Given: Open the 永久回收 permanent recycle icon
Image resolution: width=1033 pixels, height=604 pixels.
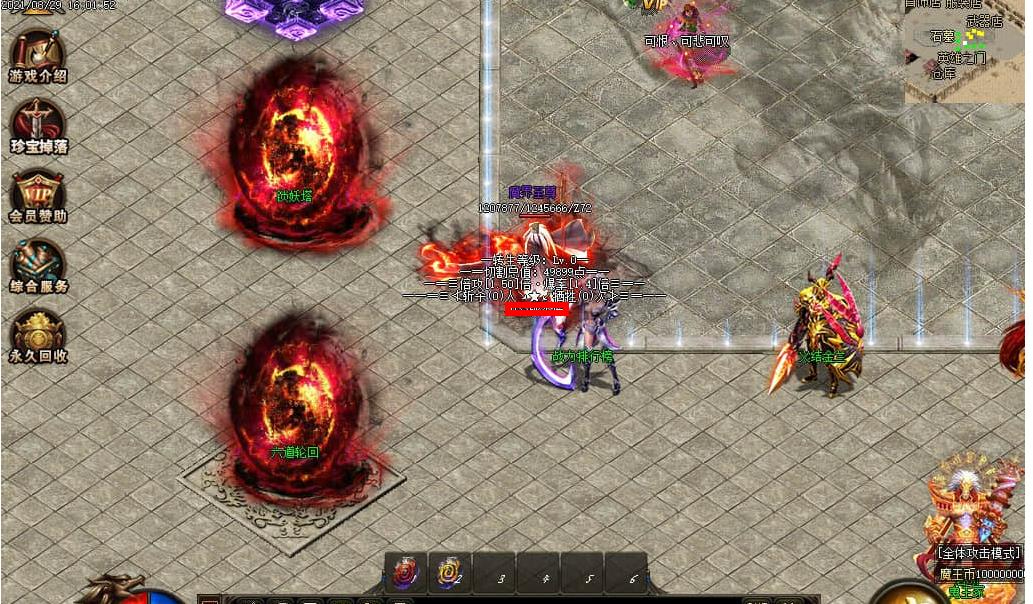Looking at the screenshot, I should tap(38, 333).
